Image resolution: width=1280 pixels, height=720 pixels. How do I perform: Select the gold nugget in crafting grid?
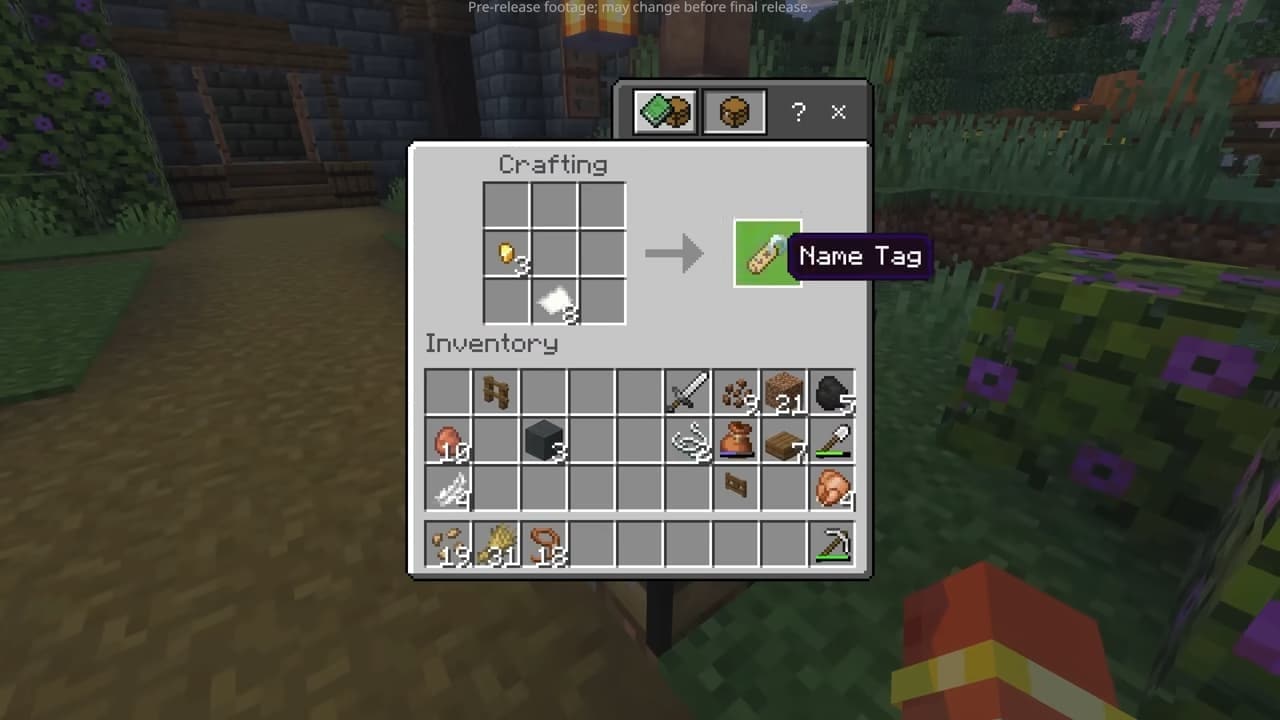(x=507, y=254)
